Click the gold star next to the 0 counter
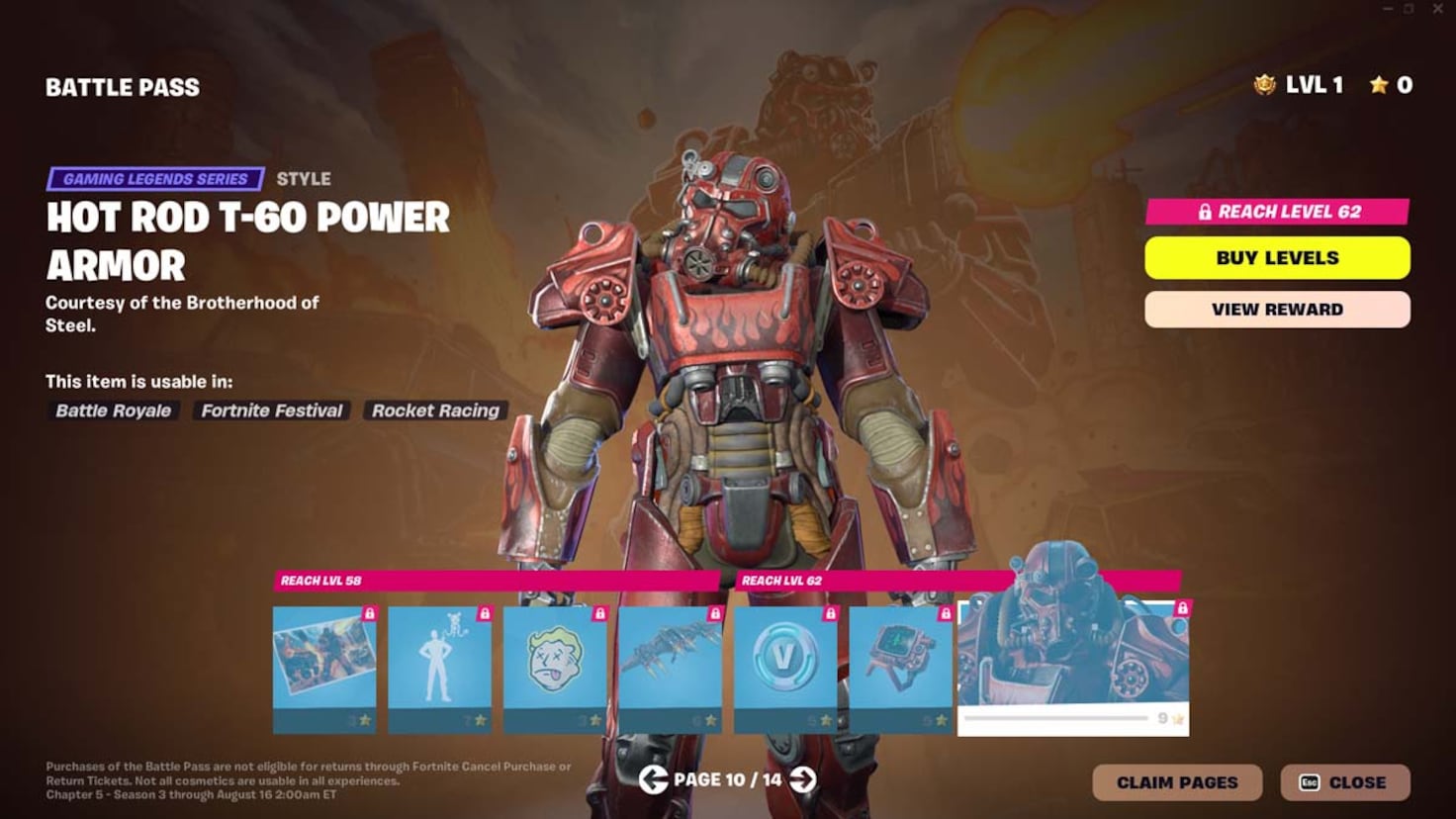Image resolution: width=1456 pixels, height=819 pixels. (1378, 85)
